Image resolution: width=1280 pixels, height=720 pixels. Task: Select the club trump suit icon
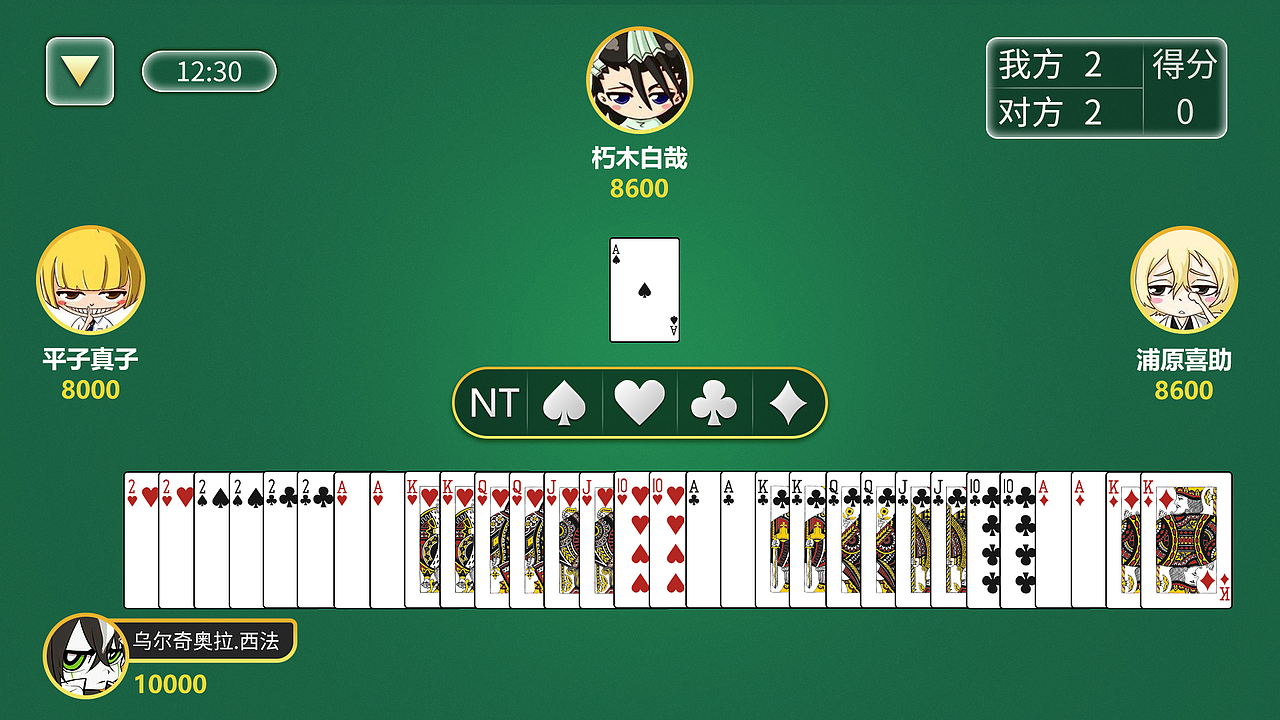(x=714, y=403)
